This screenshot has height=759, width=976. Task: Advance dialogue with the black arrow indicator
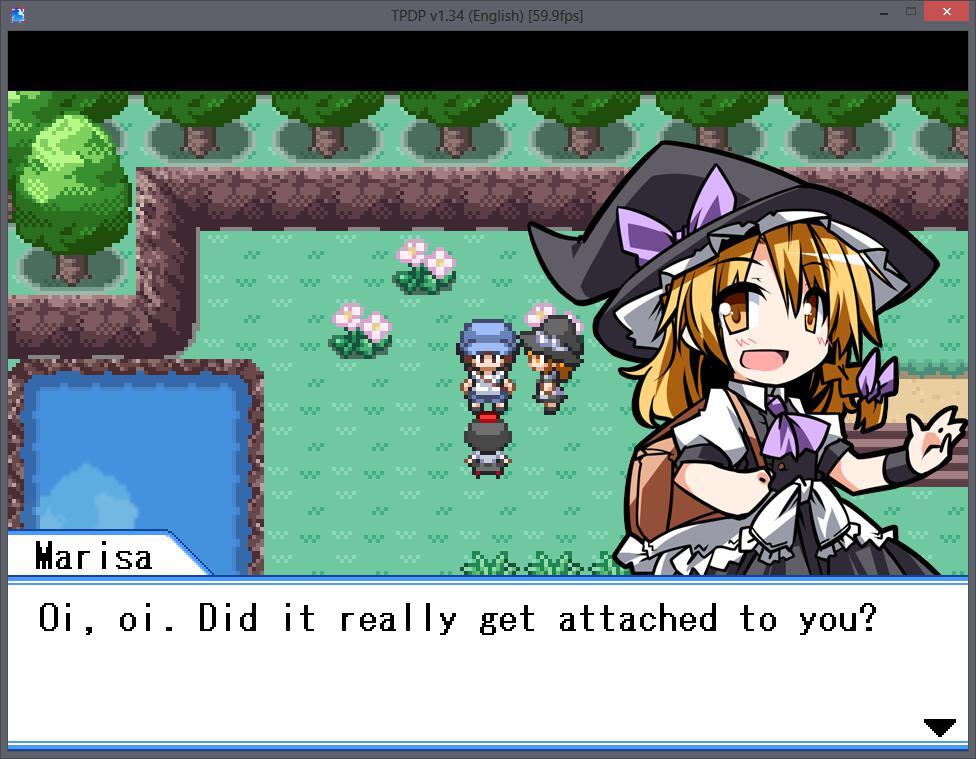(x=939, y=727)
